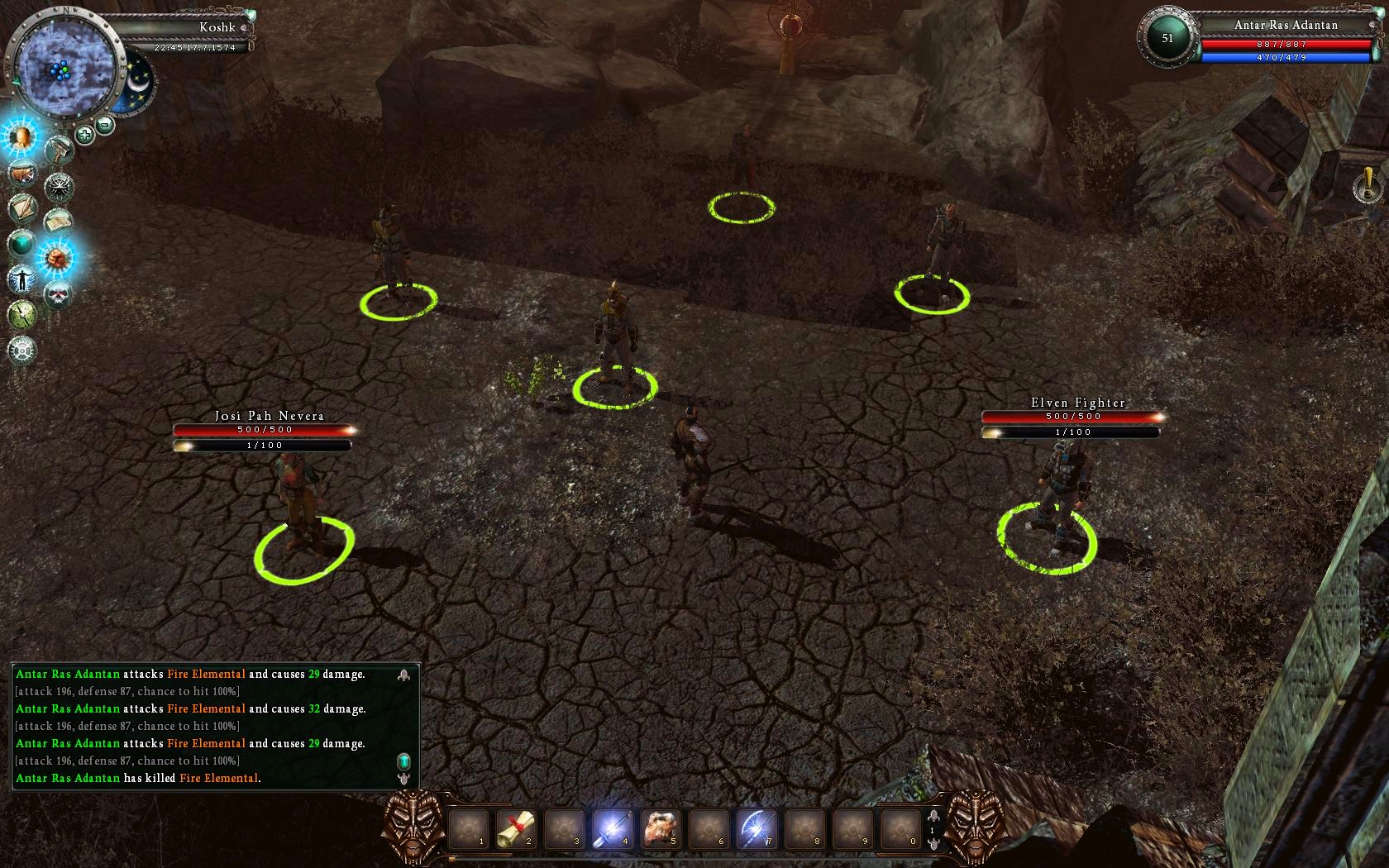
Task: Click the red-eyed skull icon
Action: pyautogui.click(x=58, y=293)
